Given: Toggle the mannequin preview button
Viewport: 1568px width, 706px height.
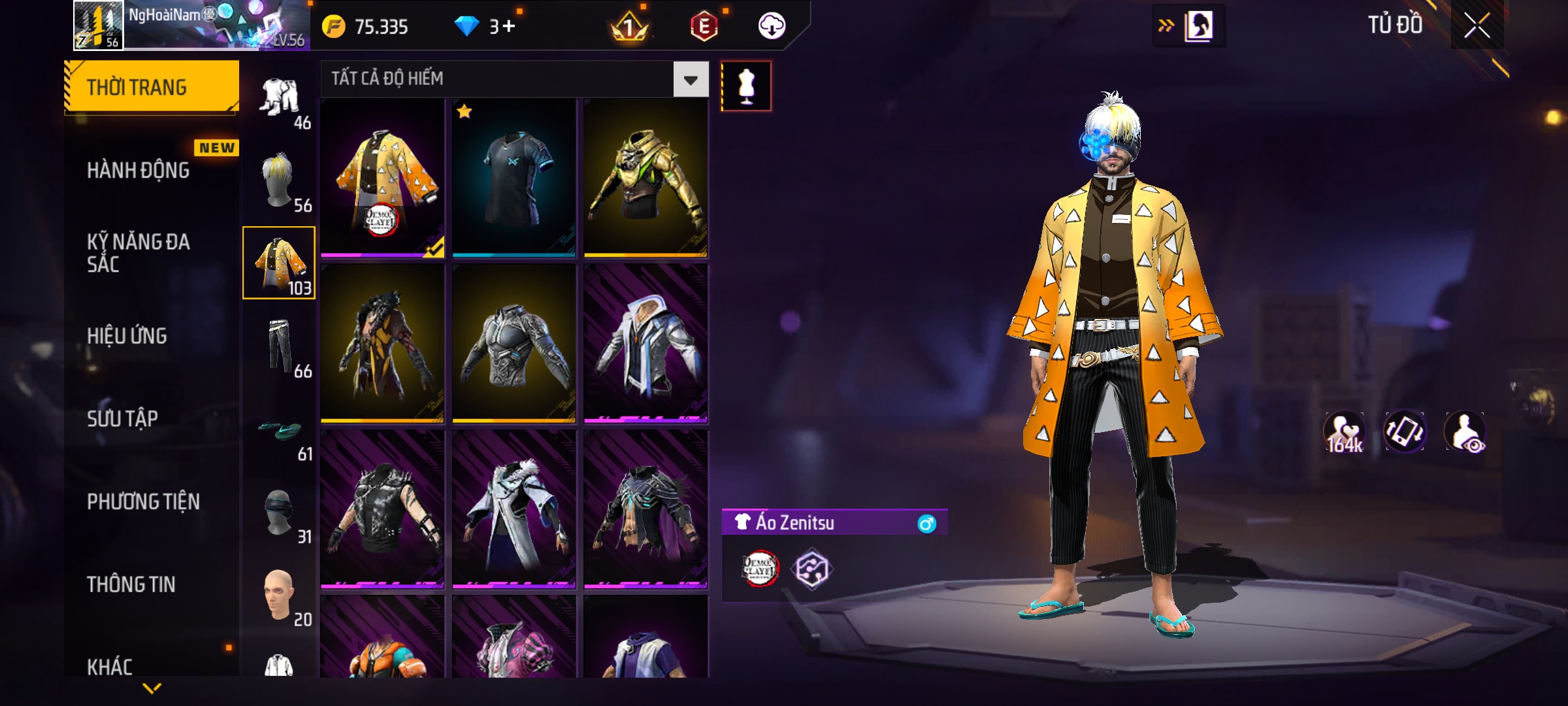Looking at the screenshot, I should pyautogui.click(x=746, y=86).
